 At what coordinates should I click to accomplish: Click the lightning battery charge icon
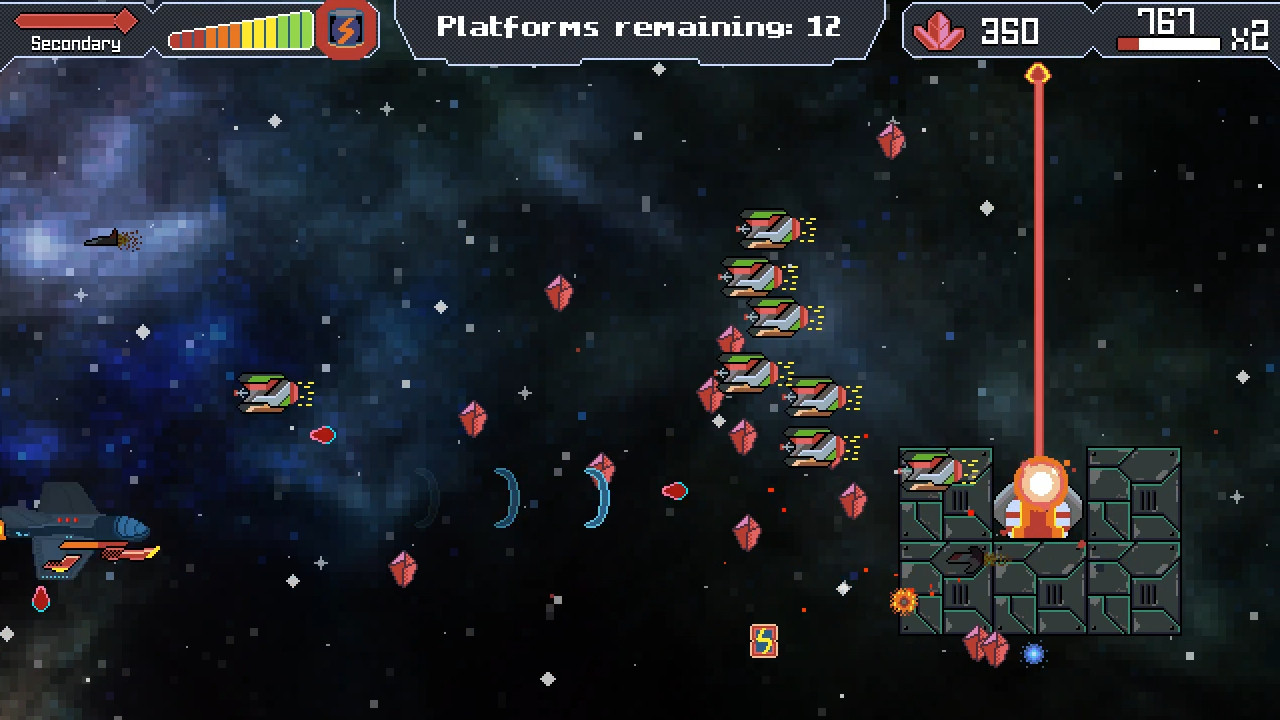coord(345,29)
